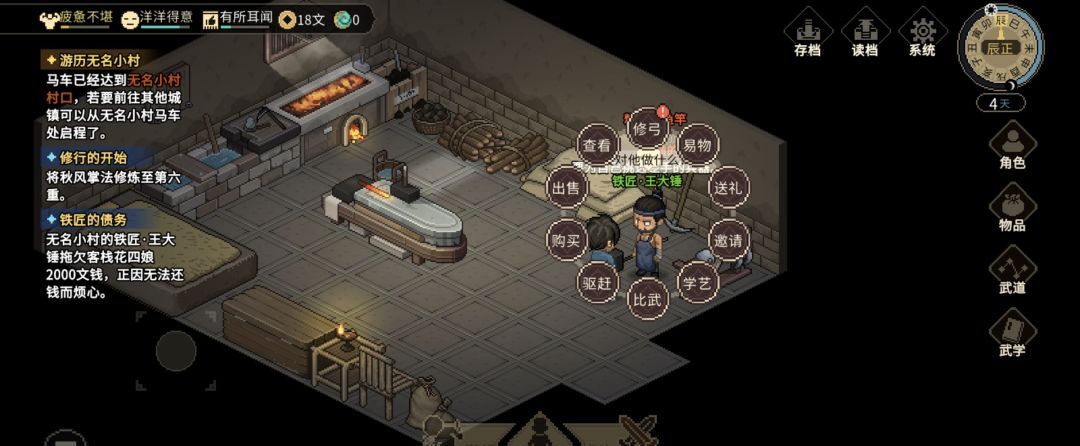The image size is (1080, 446).
Task: Choose the 比武 (spar) option
Action: tap(647, 299)
